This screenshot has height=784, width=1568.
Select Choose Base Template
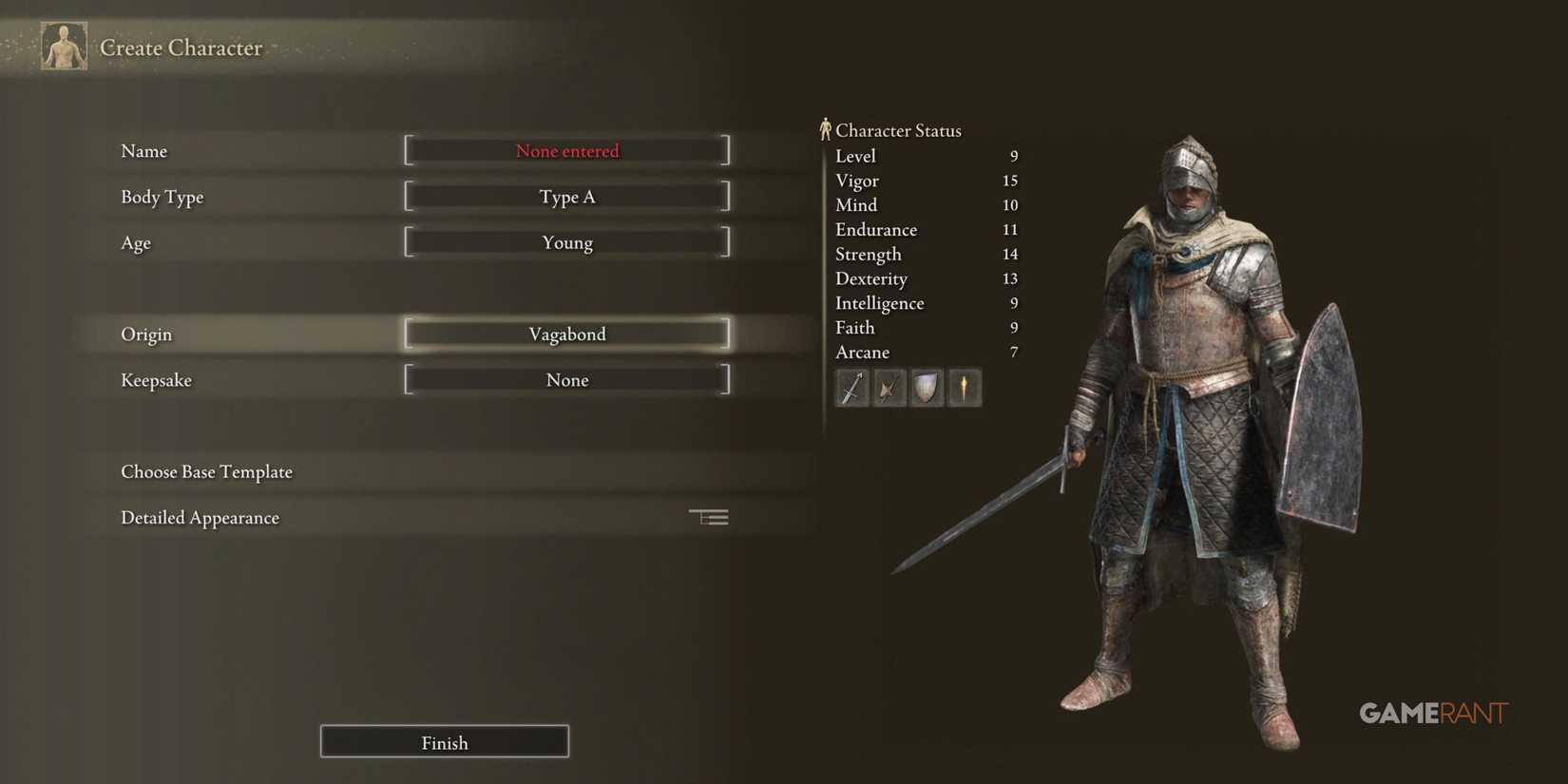206,471
